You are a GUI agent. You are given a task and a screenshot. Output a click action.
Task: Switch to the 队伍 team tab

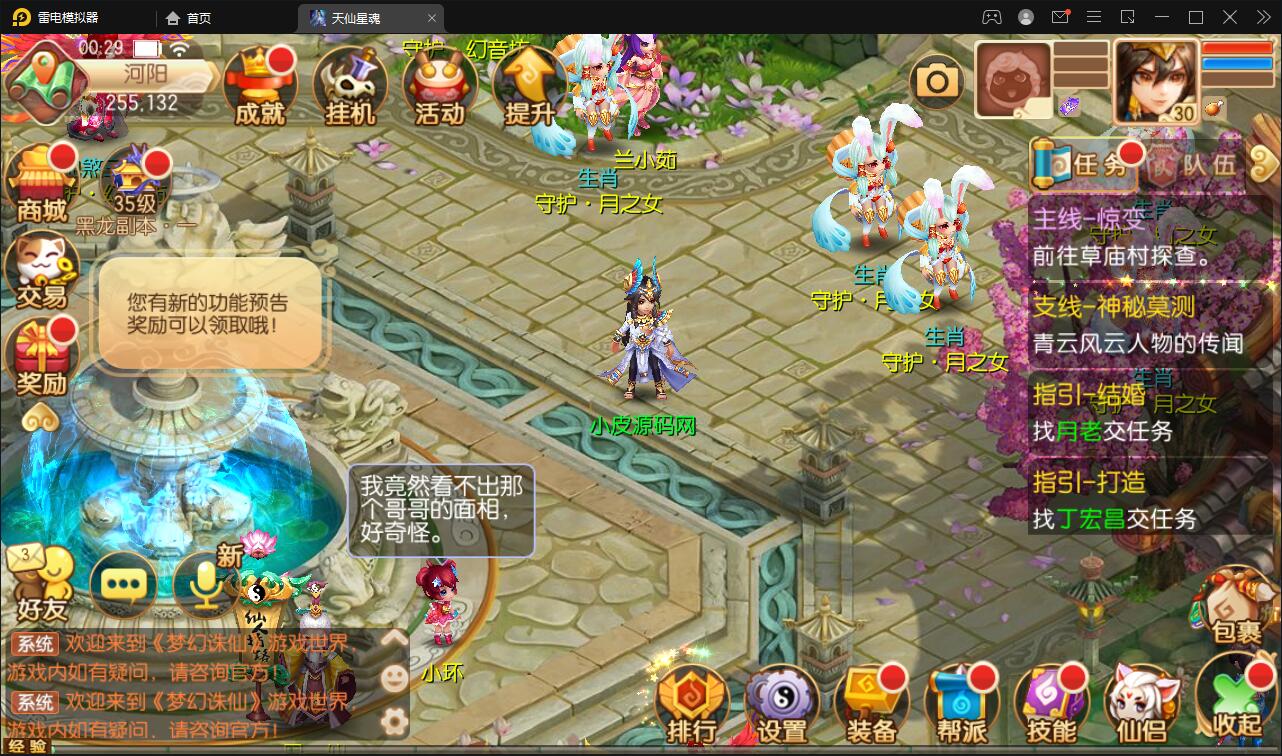(1197, 165)
